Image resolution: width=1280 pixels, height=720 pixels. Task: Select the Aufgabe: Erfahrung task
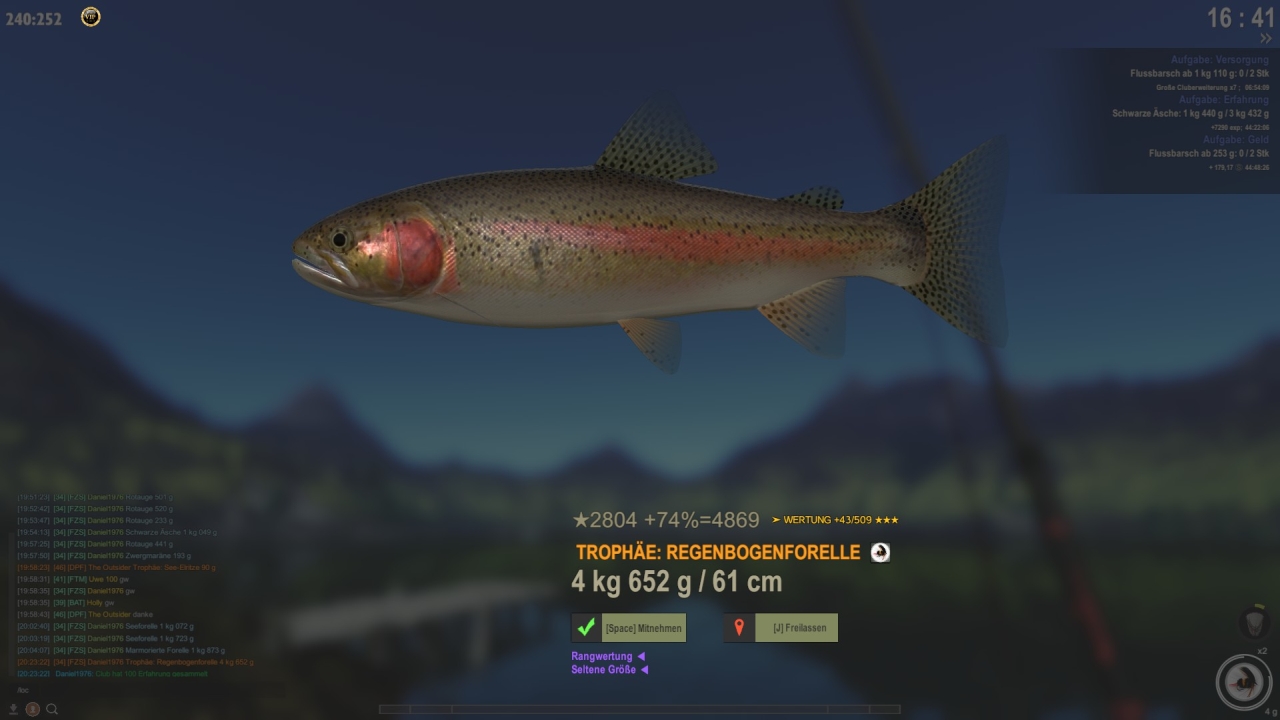click(x=1223, y=100)
